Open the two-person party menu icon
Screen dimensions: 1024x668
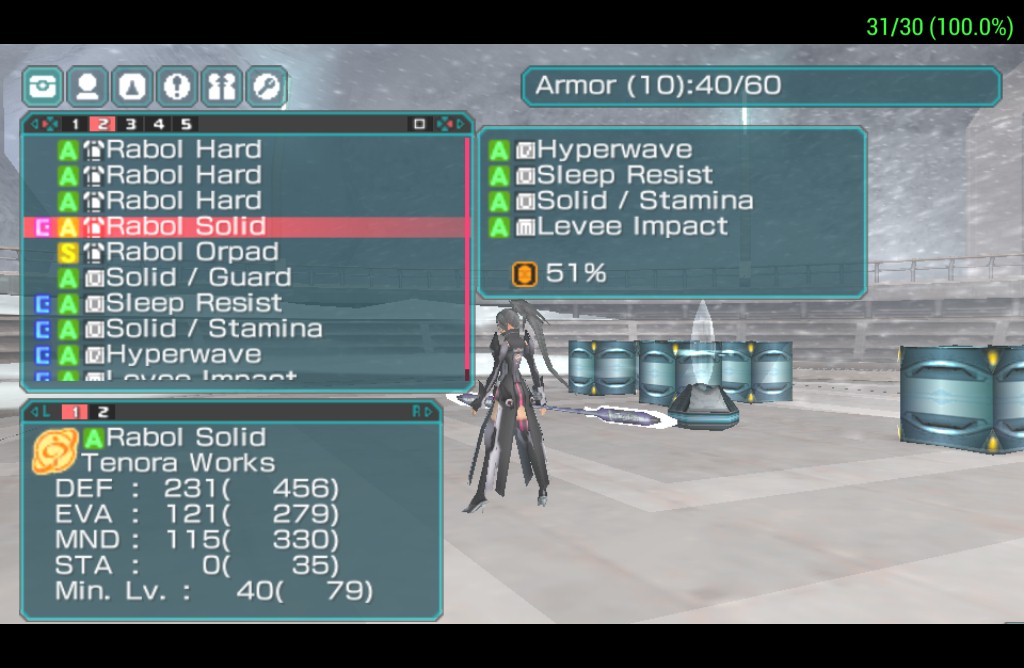(221, 87)
